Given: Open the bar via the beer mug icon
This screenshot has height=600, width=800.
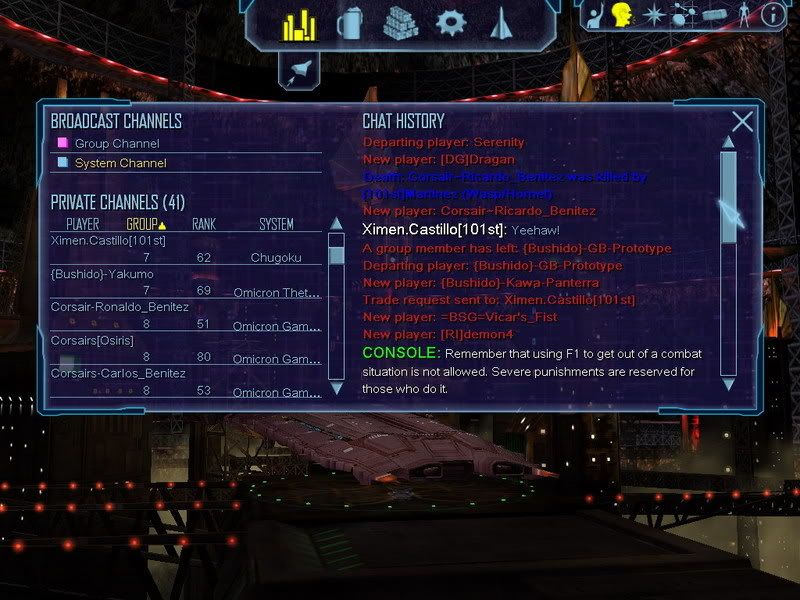Looking at the screenshot, I should tap(349, 23).
